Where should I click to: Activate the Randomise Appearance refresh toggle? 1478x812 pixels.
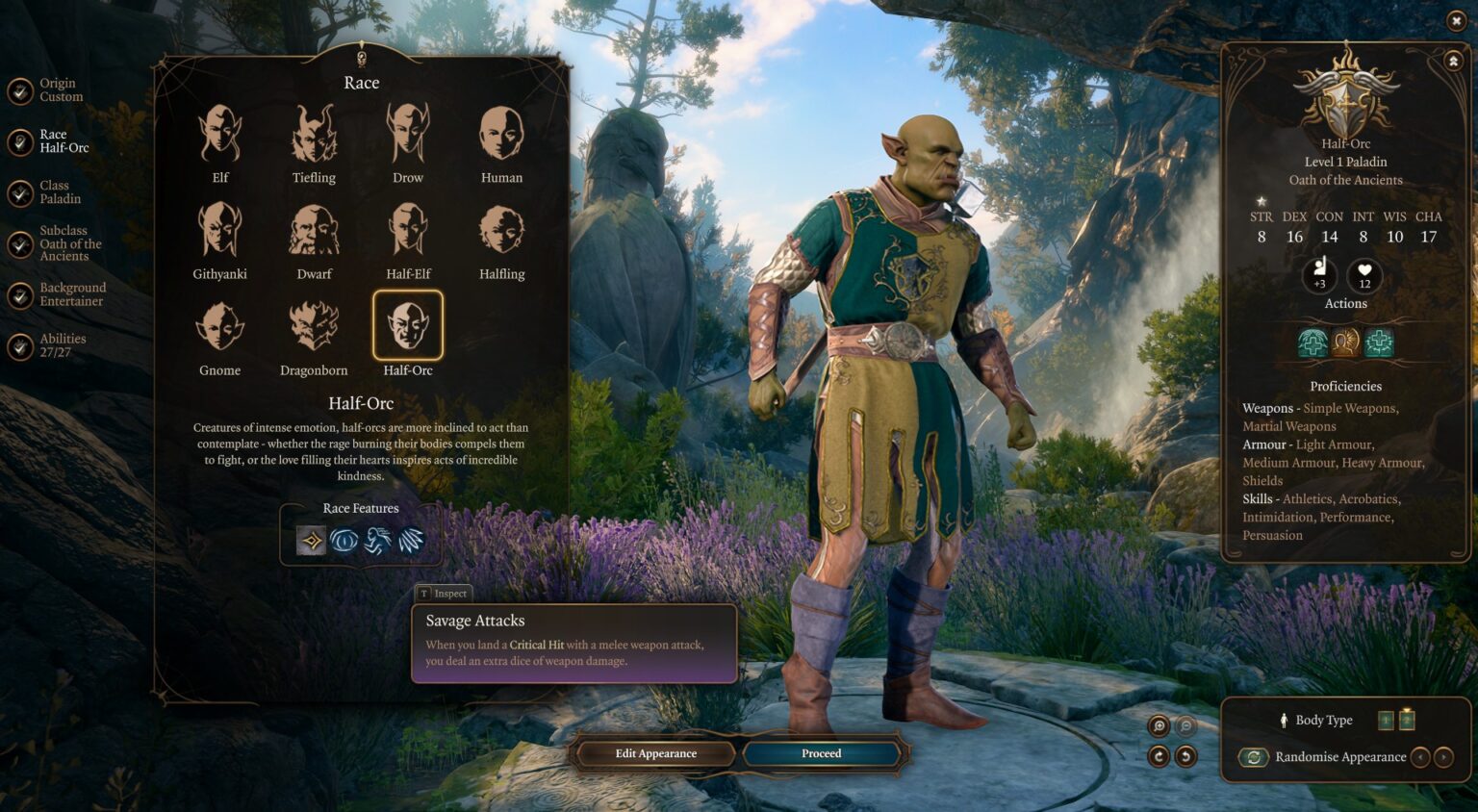tap(1253, 757)
